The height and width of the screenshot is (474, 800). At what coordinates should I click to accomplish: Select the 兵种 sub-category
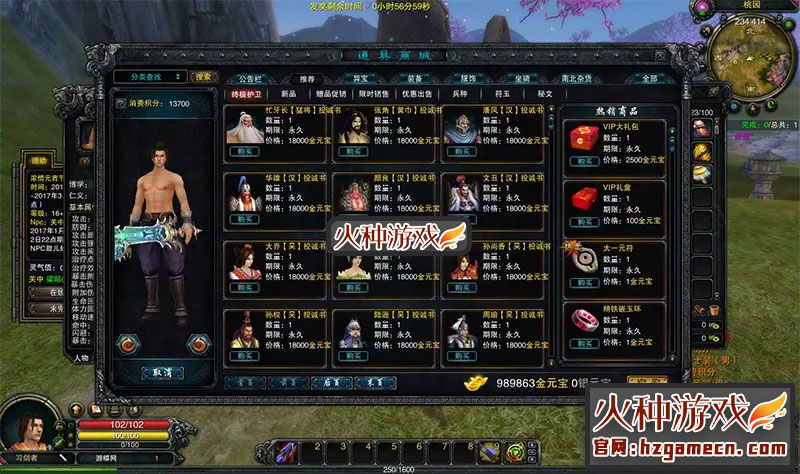pyautogui.click(x=459, y=93)
